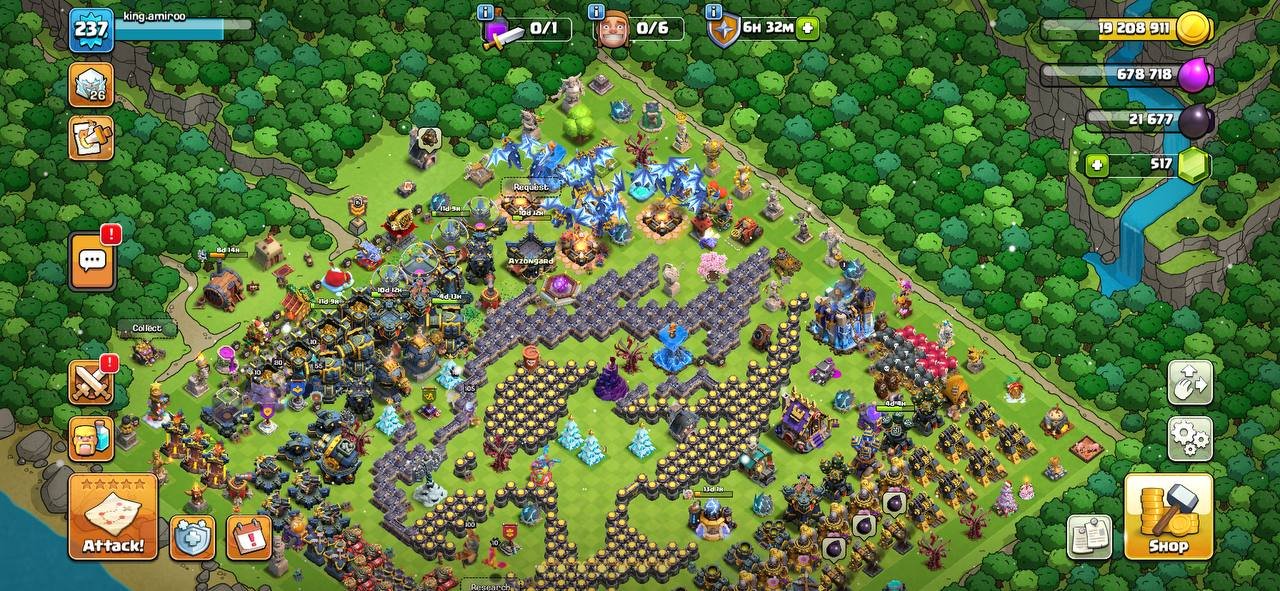Tap the Collect label above the cart
This screenshot has height=591, width=1280.
(x=146, y=328)
